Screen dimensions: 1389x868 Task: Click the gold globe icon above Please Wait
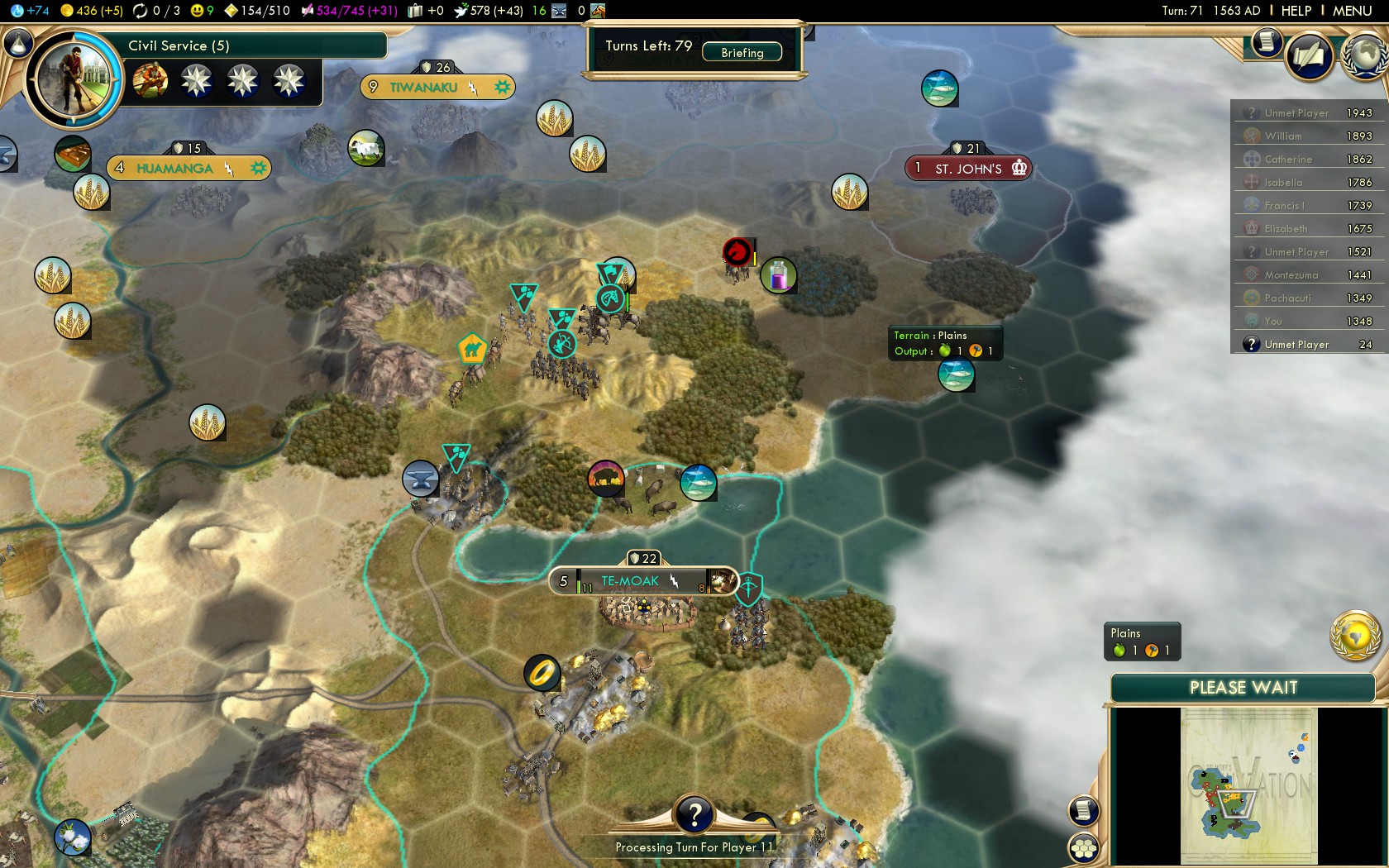tap(1354, 635)
